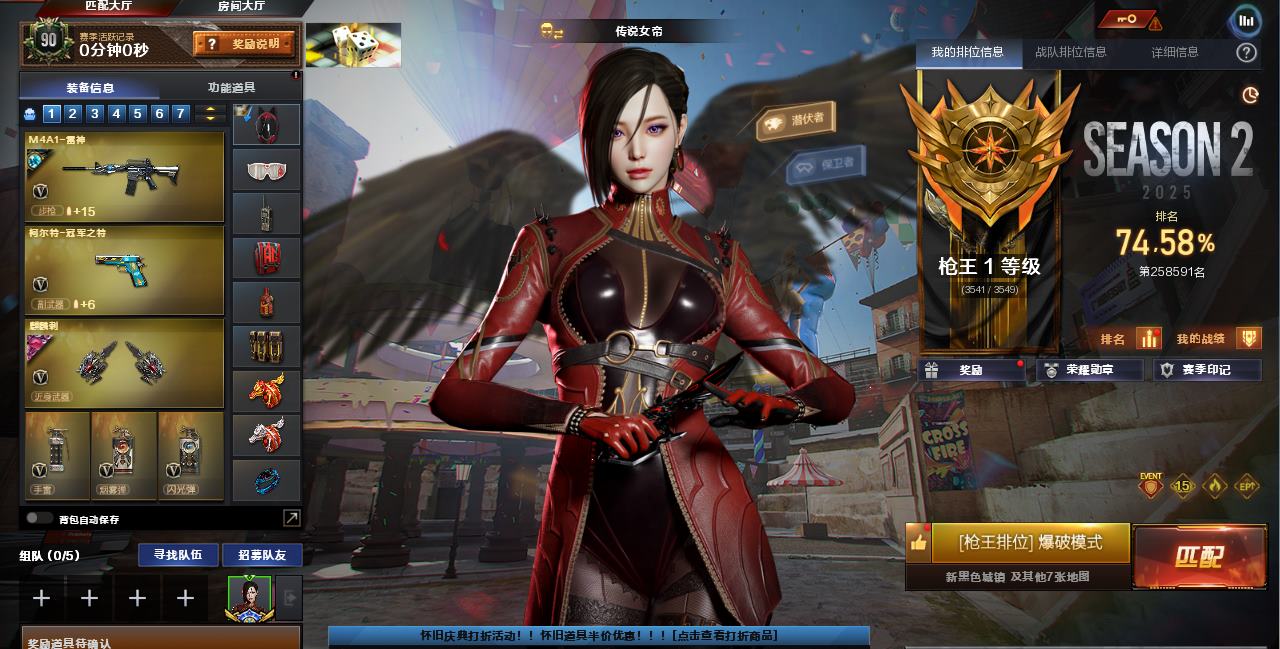Toggle 背包自动保存 auto-save
Screen dimensions: 1280x649
tap(40, 519)
